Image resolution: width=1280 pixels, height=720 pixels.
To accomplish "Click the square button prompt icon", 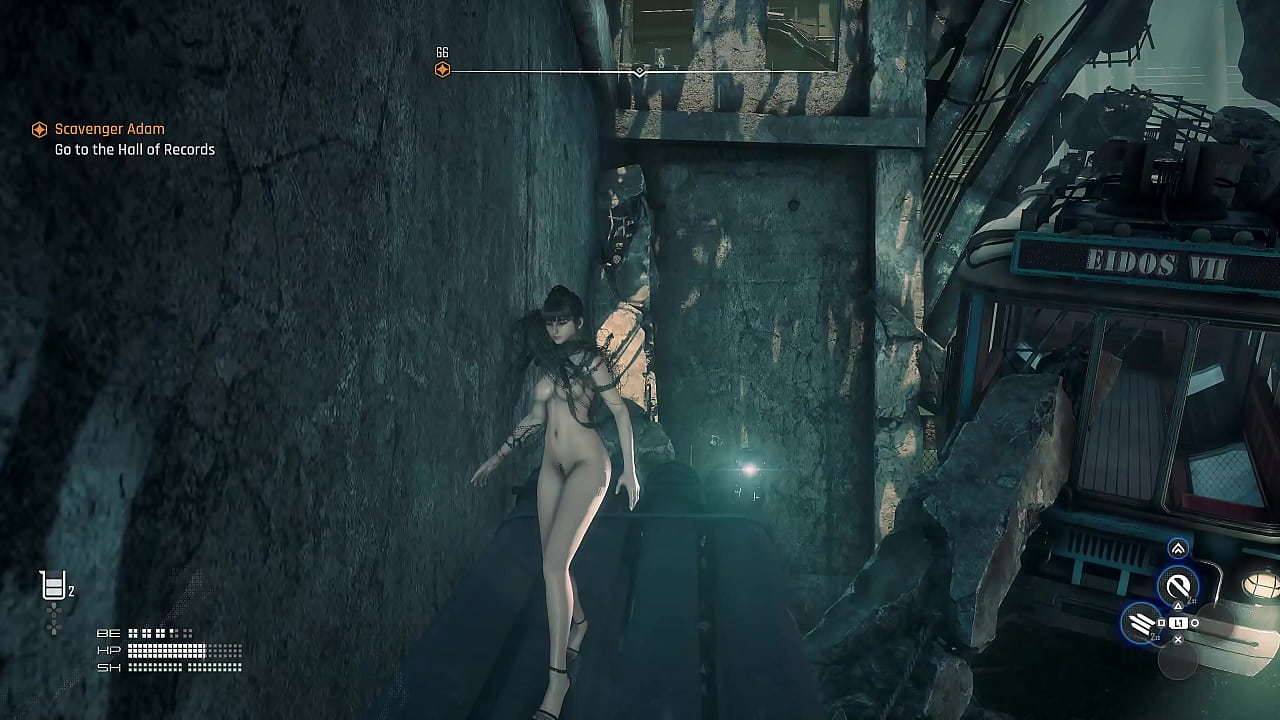I will click(x=1161, y=621).
